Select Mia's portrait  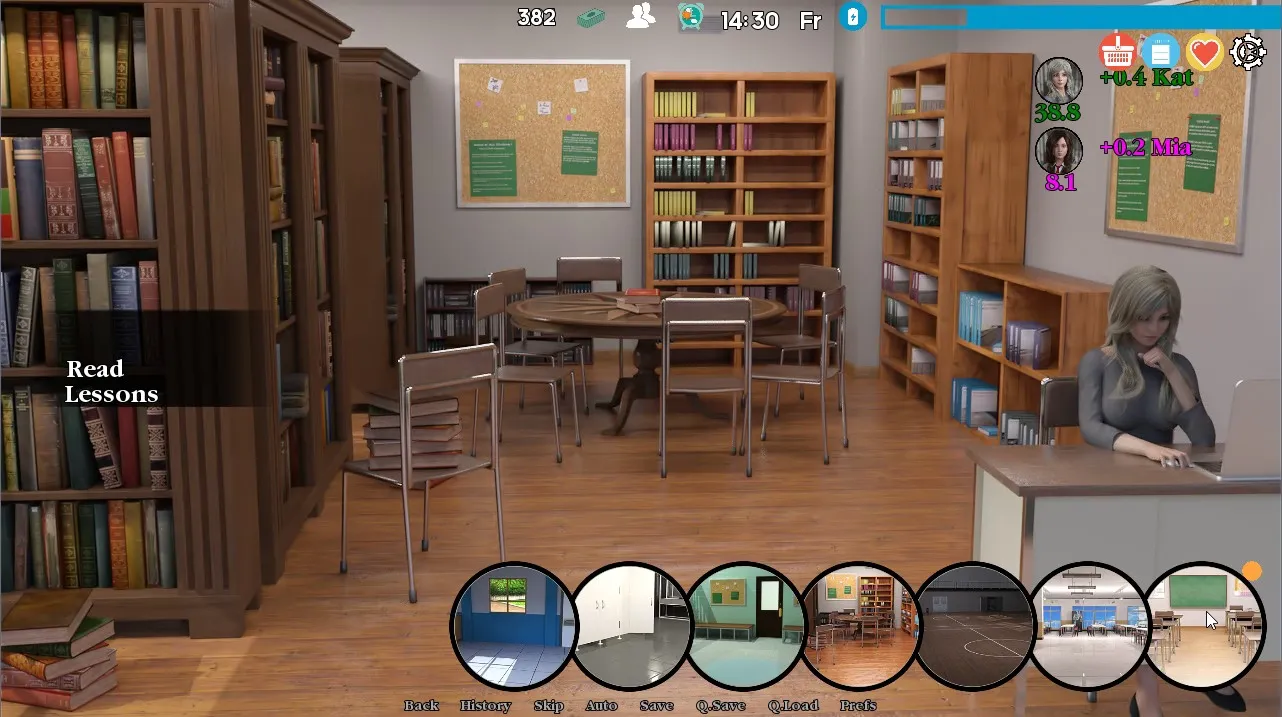coord(1058,151)
